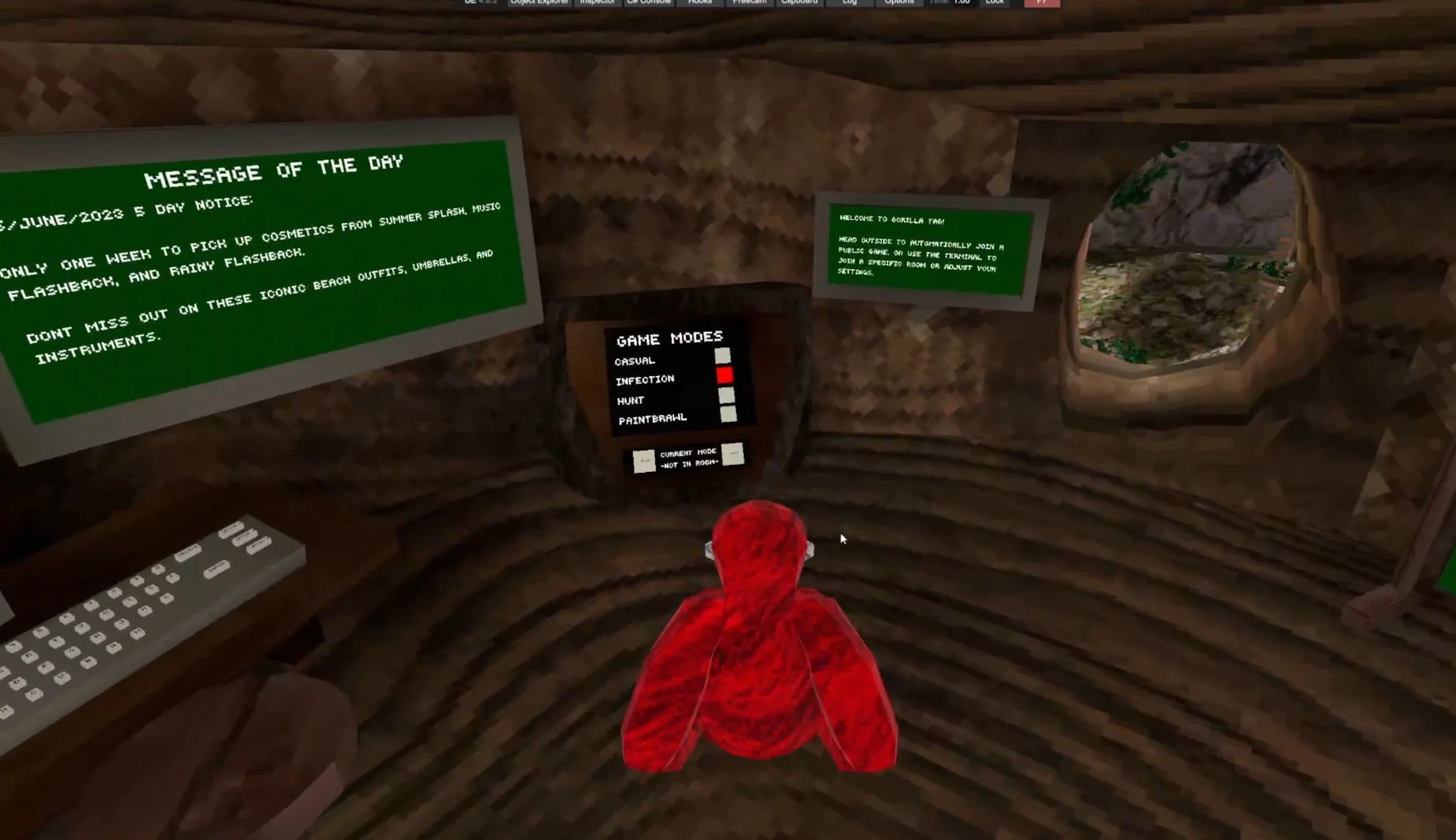Open the Clipboard panel
The image size is (1456, 840).
(x=799, y=3)
